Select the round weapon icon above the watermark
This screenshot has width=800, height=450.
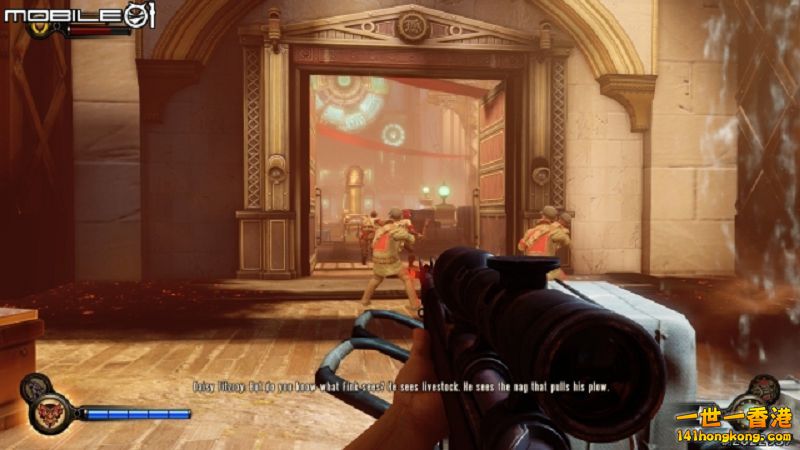(765, 389)
